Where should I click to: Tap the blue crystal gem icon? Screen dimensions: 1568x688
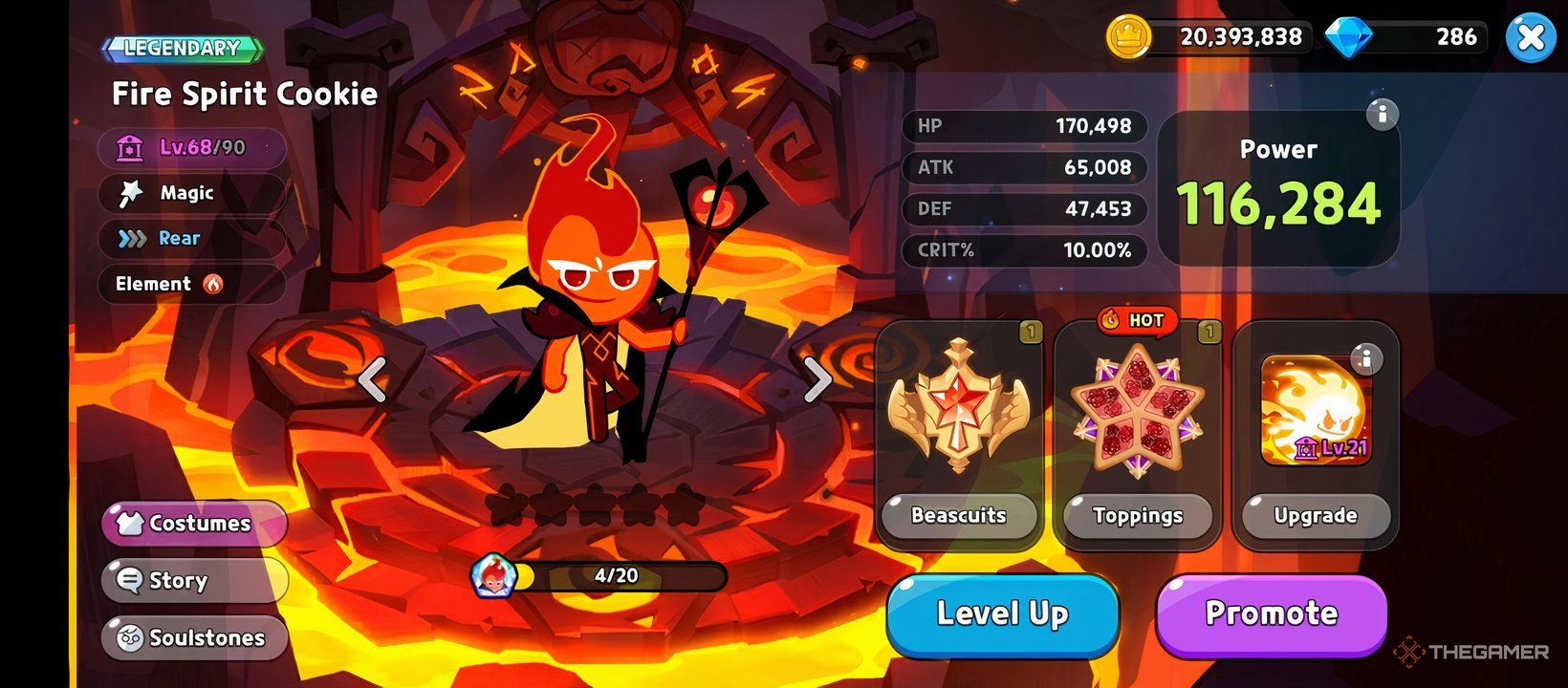(x=1348, y=37)
